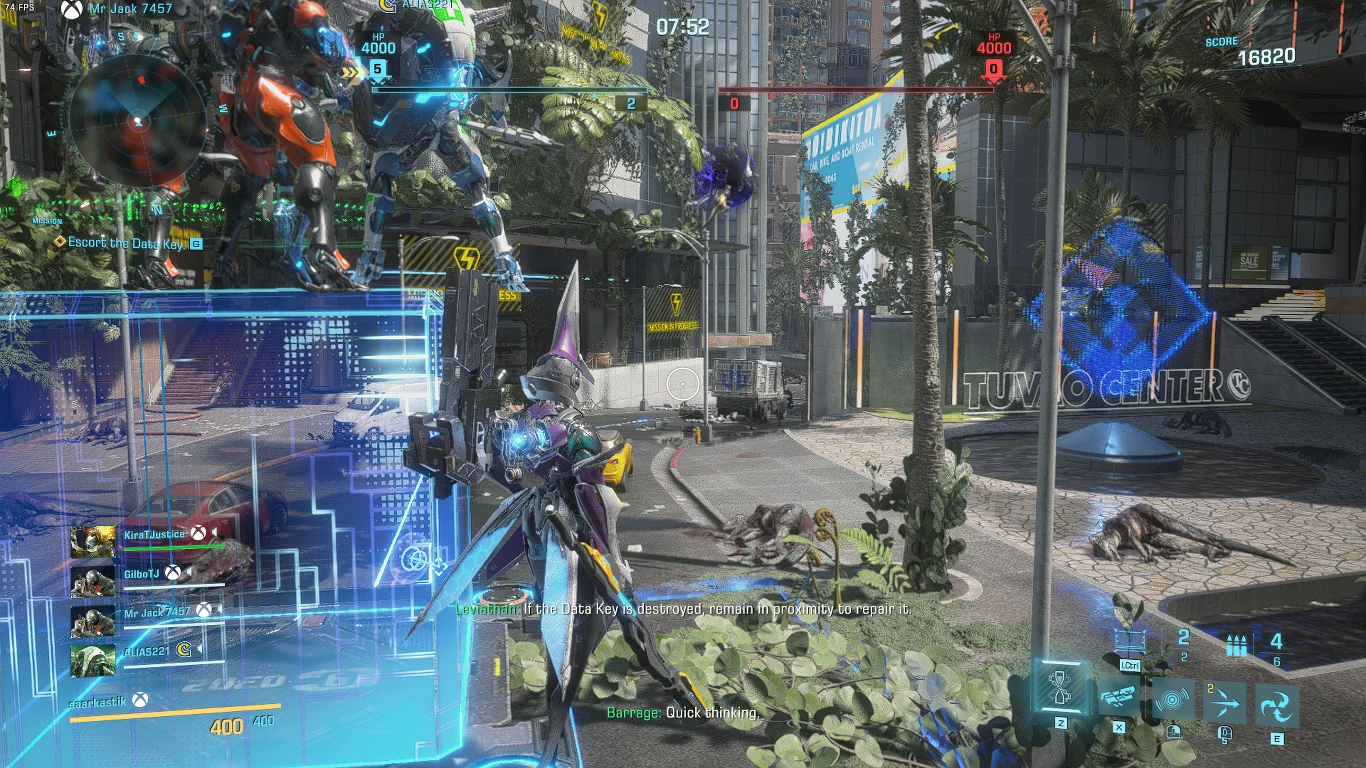Select the blade weapon icon
This screenshot has width=1366, height=768.
tap(1120, 697)
